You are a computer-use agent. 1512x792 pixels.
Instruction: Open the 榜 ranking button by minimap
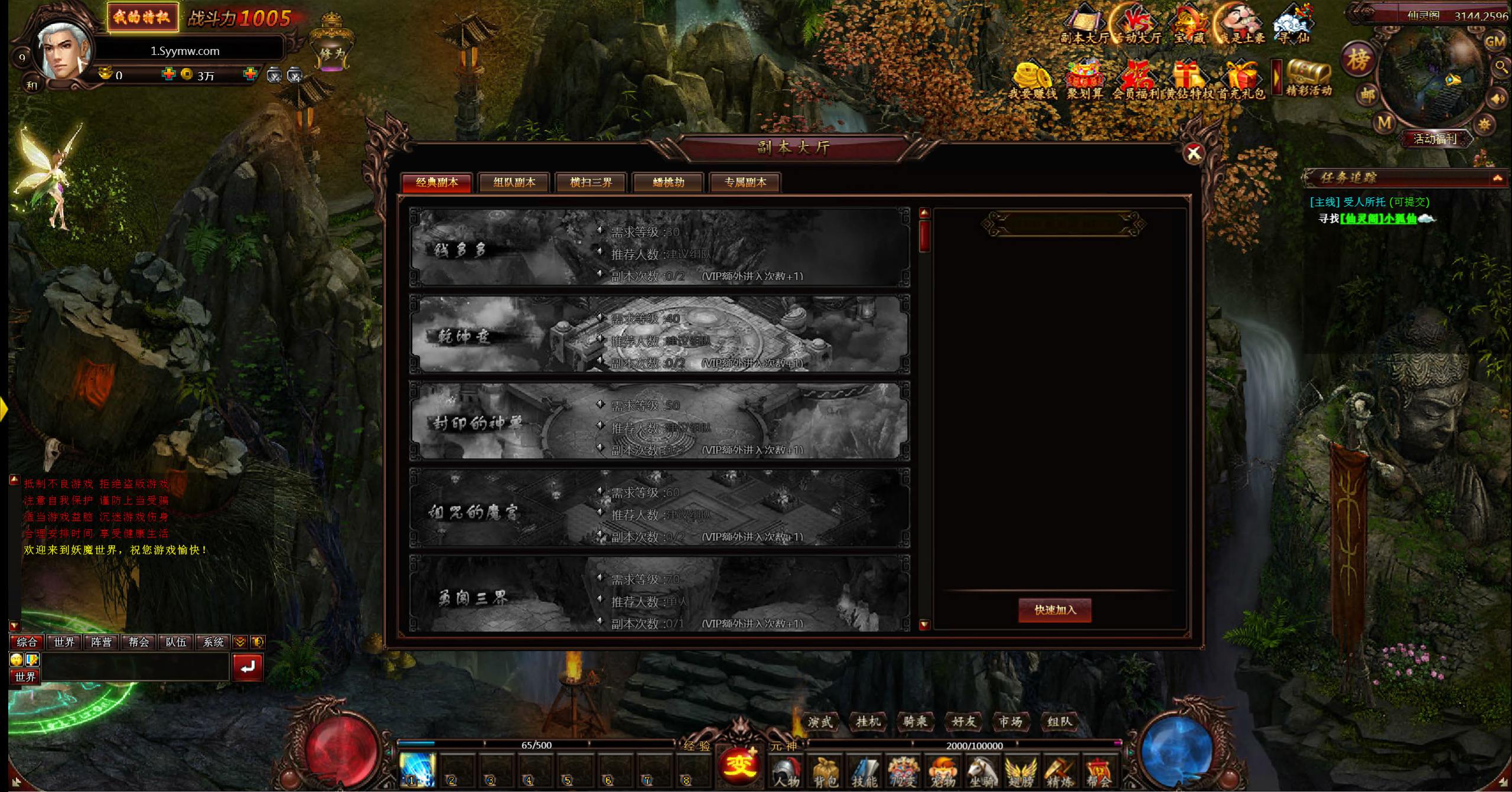coord(1358,60)
